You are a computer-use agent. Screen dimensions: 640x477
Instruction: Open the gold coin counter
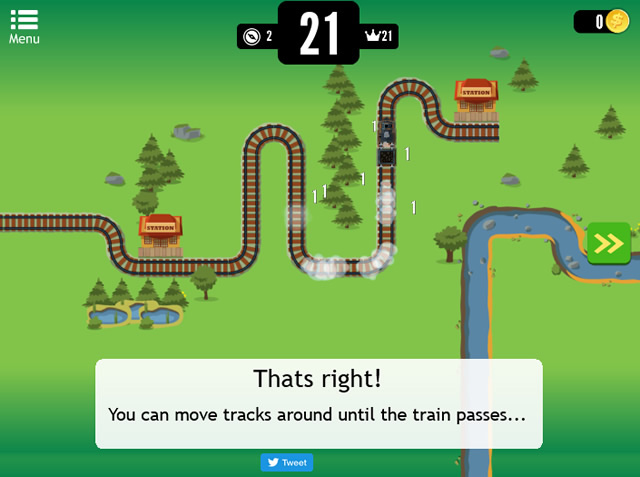(x=603, y=22)
